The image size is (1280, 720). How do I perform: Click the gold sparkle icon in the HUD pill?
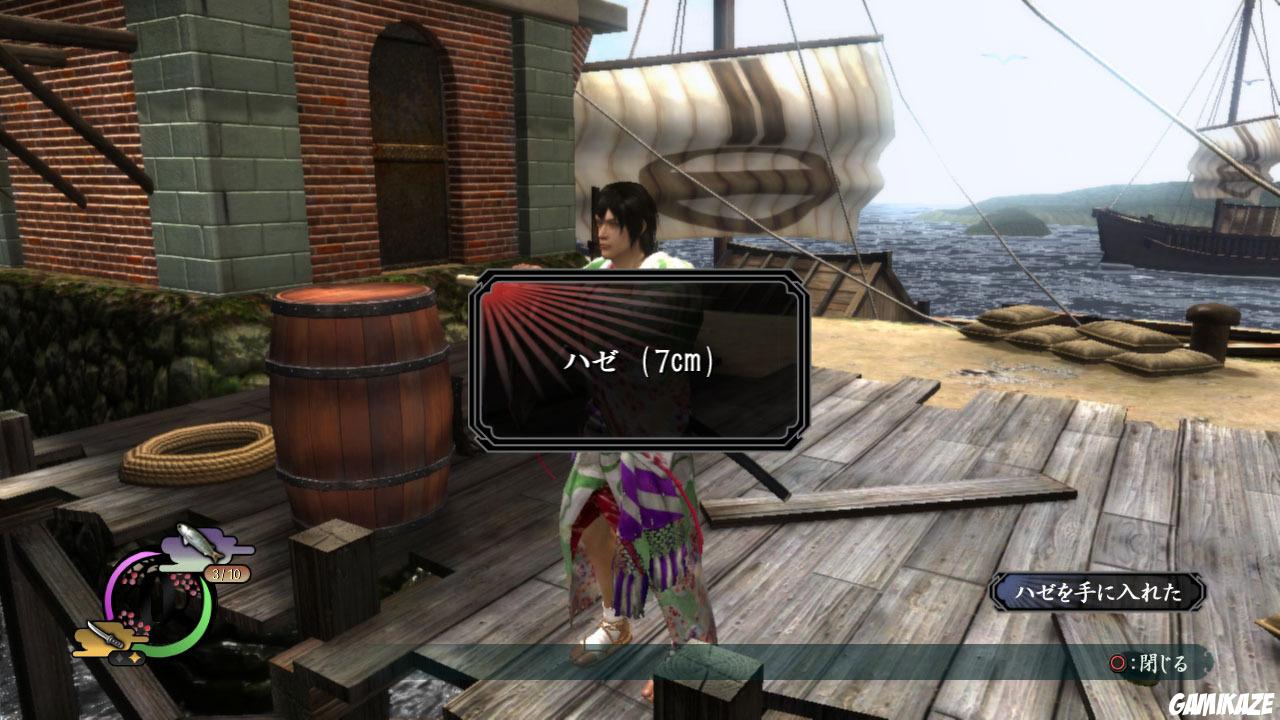[x=133, y=658]
